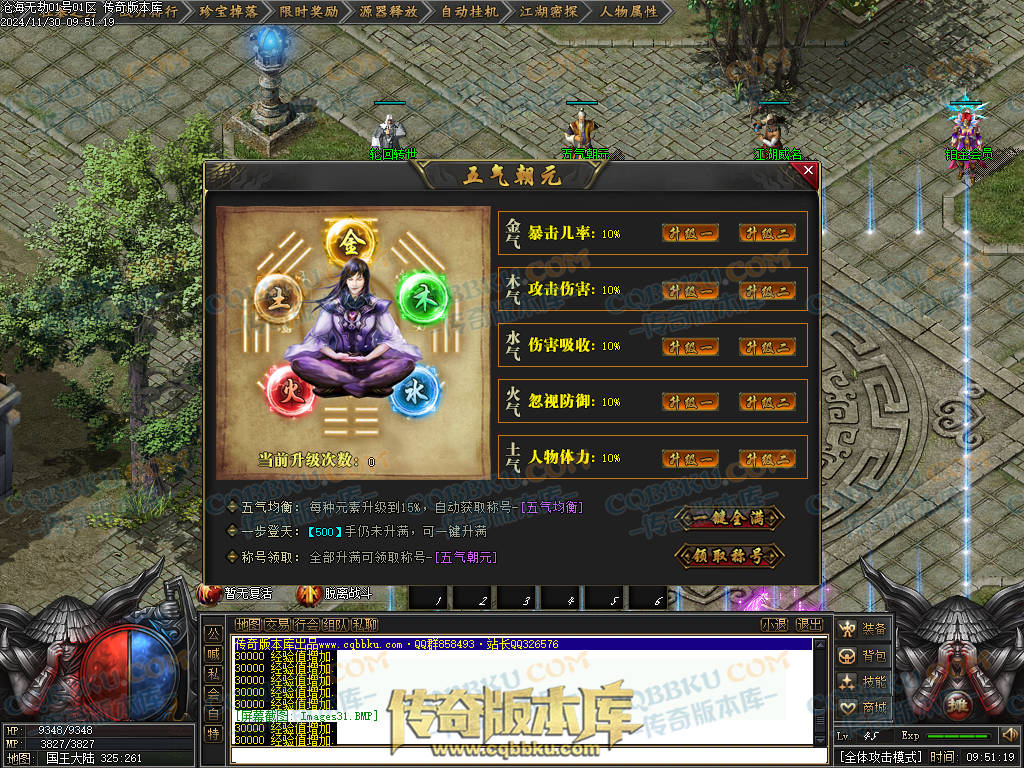The width and height of the screenshot is (1024, 768).
Task: Toggle the sound speaker icon
Action: click(1008, 736)
